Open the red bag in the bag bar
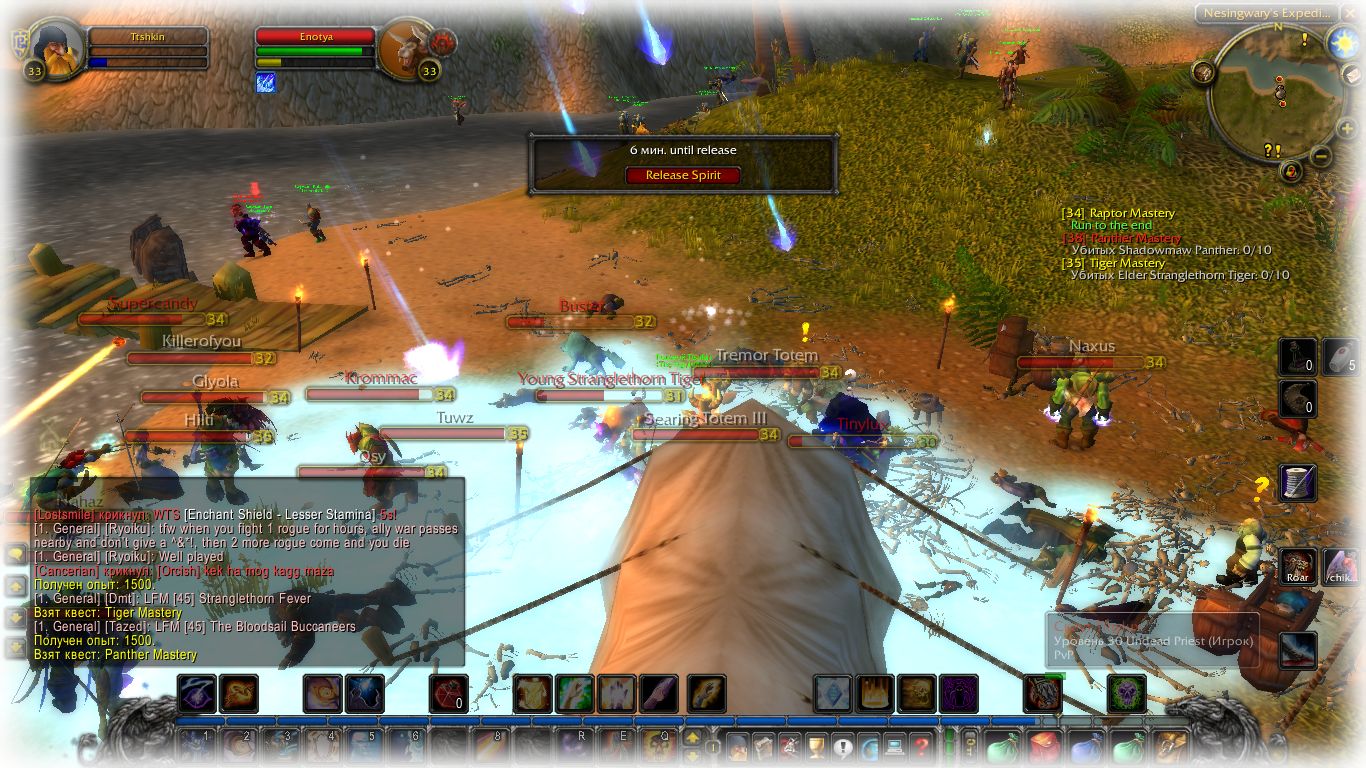The width and height of the screenshot is (1366, 768). 1043,747
